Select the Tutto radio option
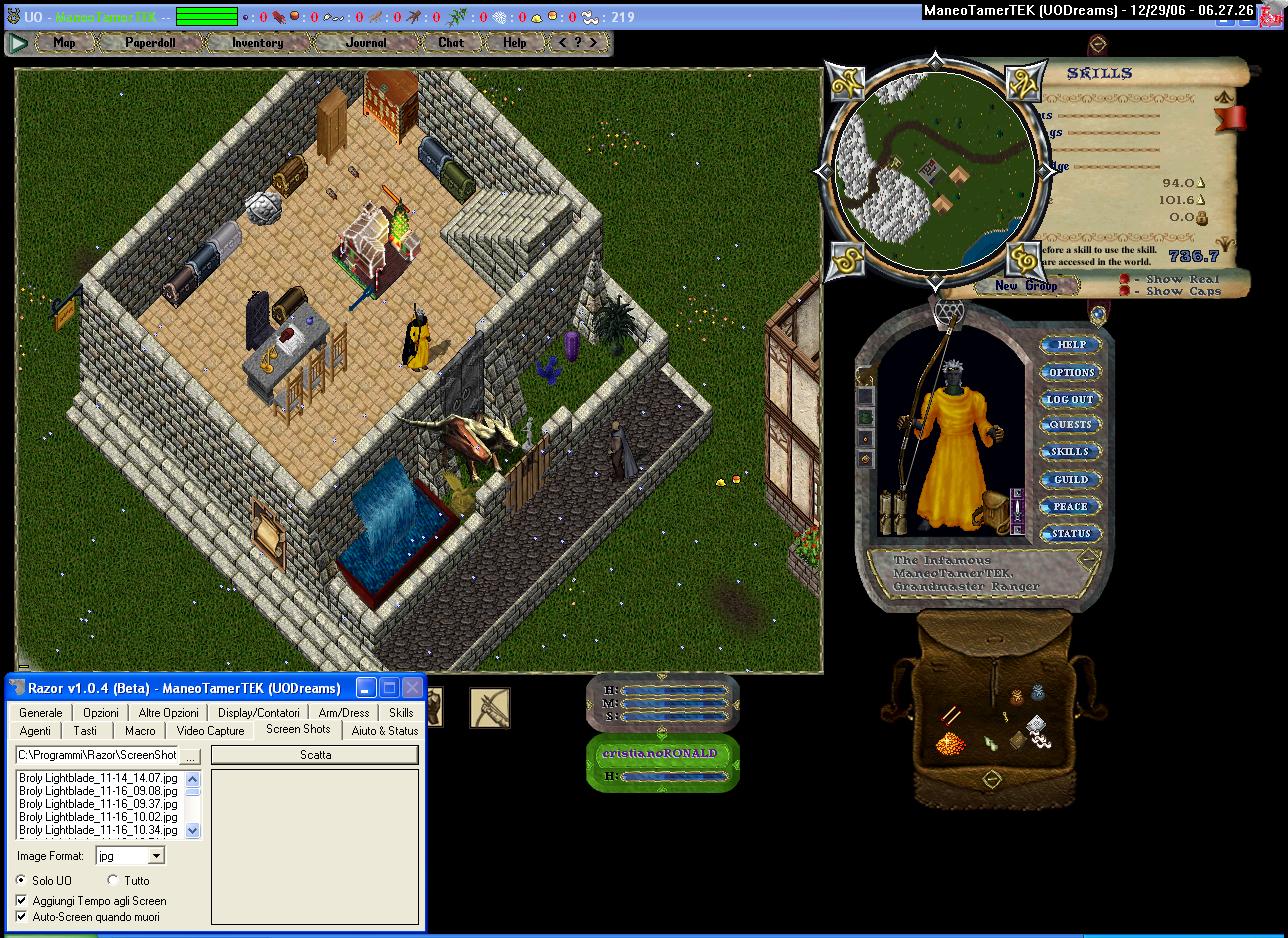Screen dimensions: 1288x938 tap(113, 881)
